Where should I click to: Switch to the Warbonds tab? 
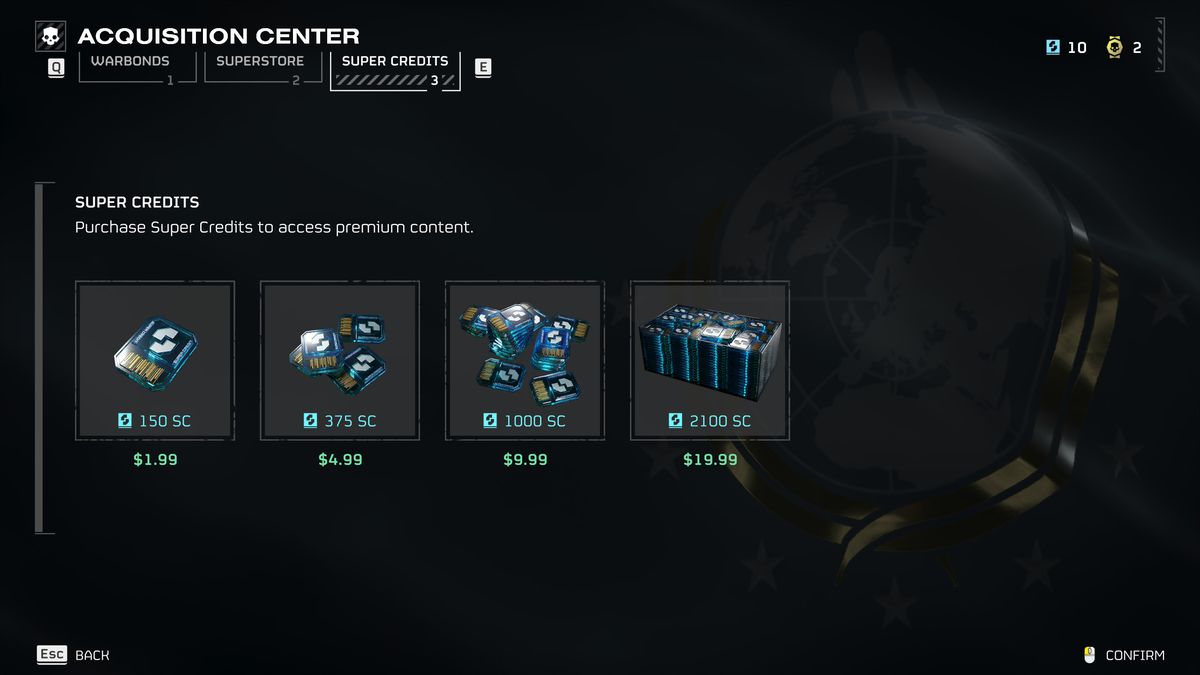130,66
